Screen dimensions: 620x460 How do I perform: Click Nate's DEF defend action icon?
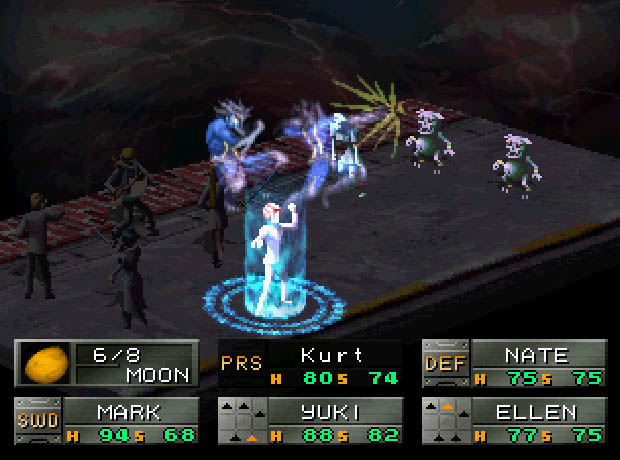coord(445,365)
